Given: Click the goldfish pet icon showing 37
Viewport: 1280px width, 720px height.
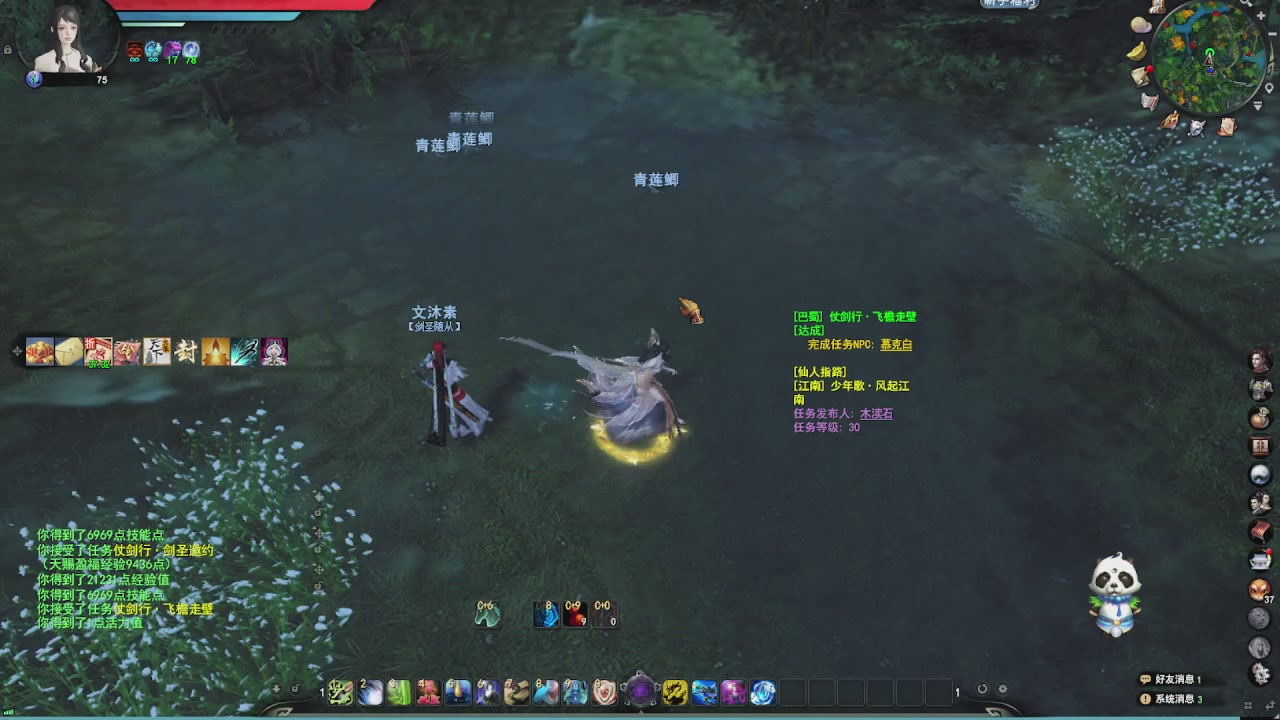Looking at the screenshot, I should 1259,590.
